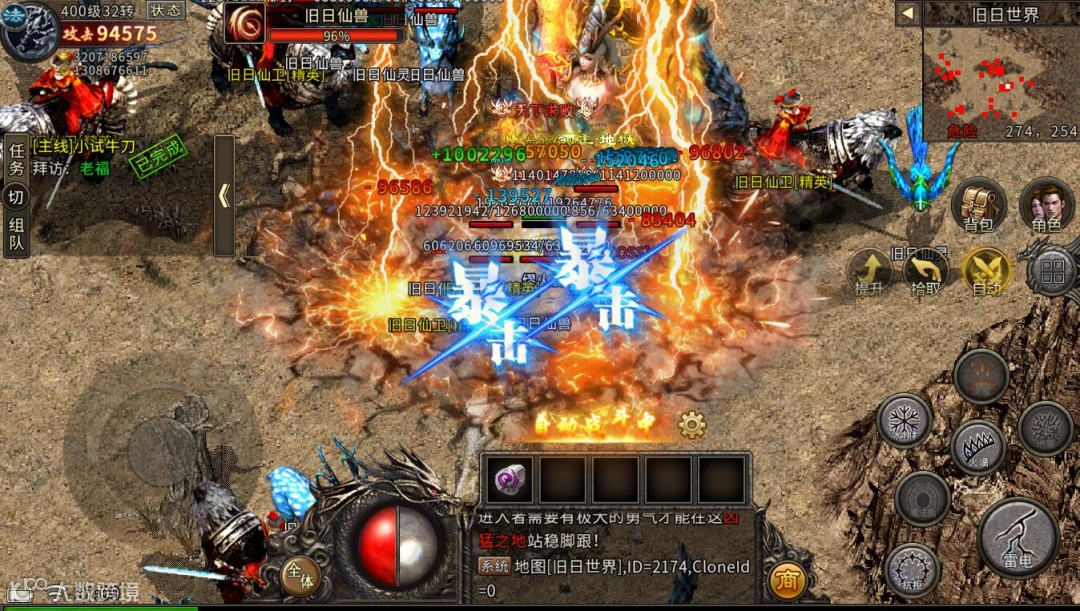Open the 小试牛刀 main quest entry

pyautogui.click(x=84, y=147)
